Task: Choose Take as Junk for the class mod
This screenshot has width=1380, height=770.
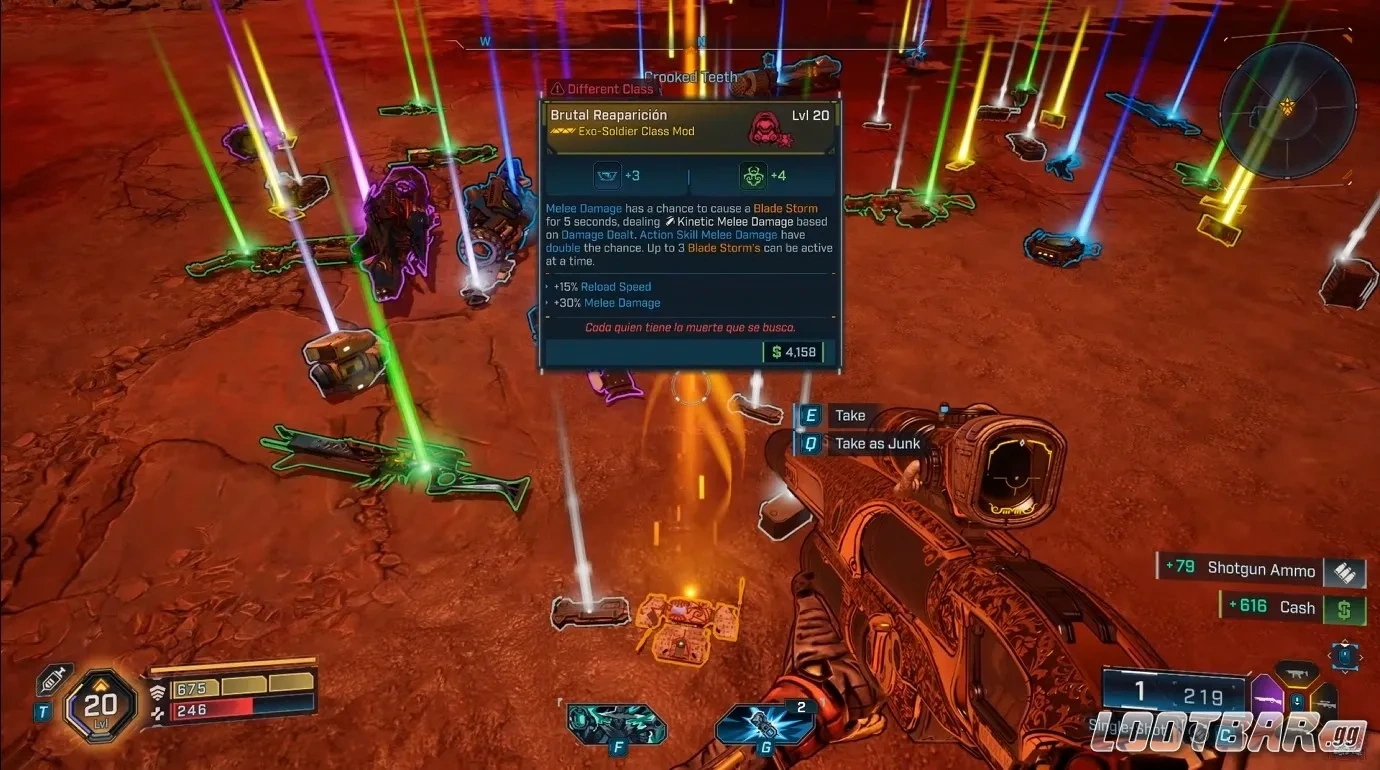Action: pos(877,443)
